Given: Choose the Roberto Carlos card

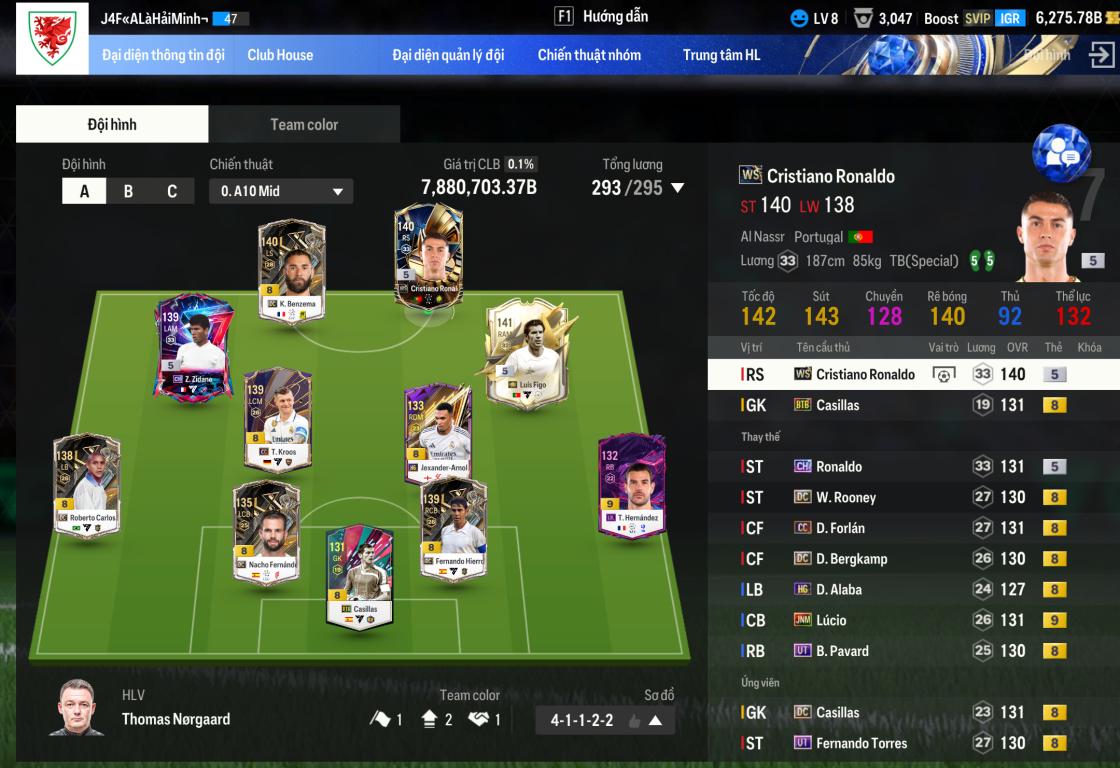Looking at the screenshot, I should 87,487.
